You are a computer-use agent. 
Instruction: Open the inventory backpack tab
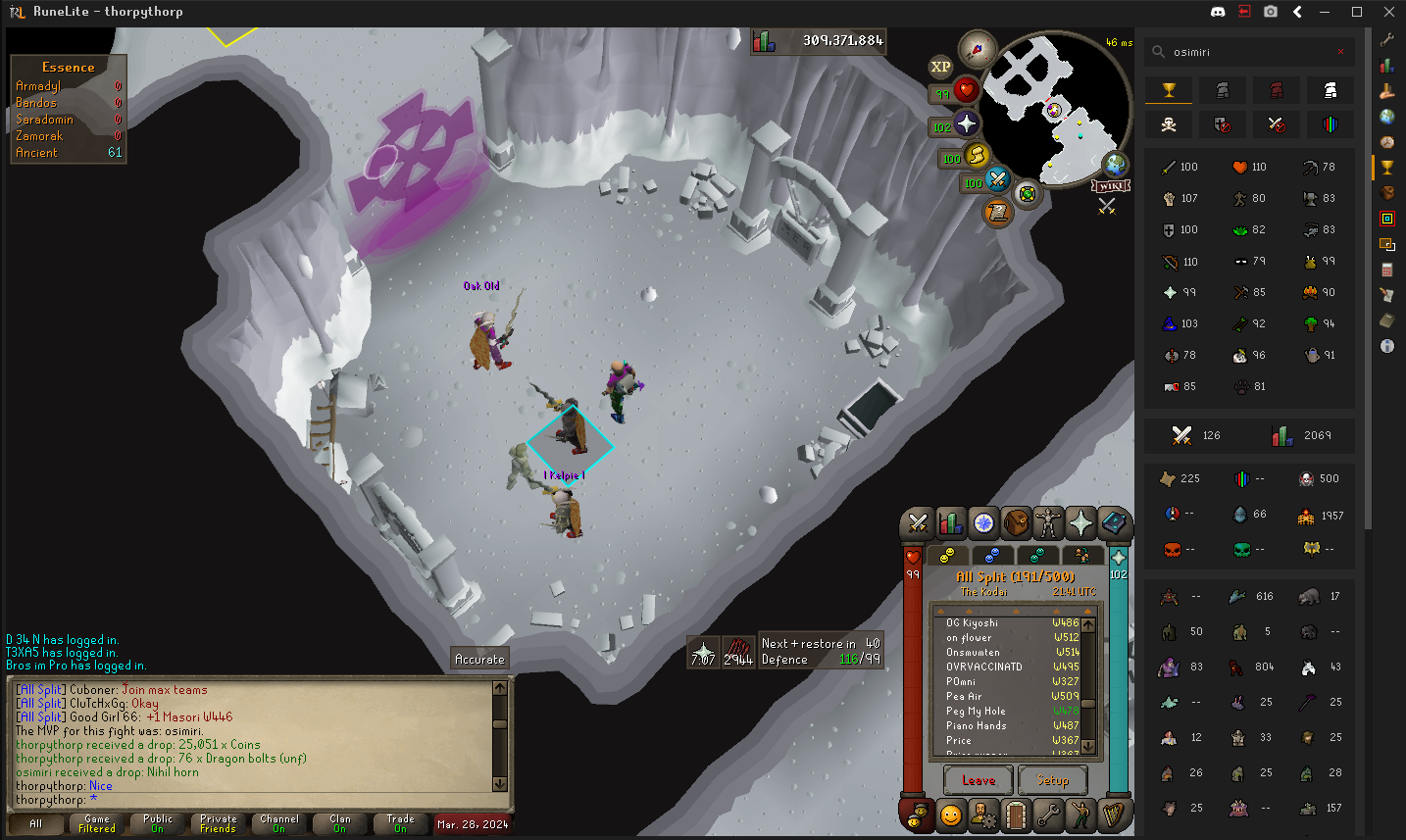tap(1016, 523)
